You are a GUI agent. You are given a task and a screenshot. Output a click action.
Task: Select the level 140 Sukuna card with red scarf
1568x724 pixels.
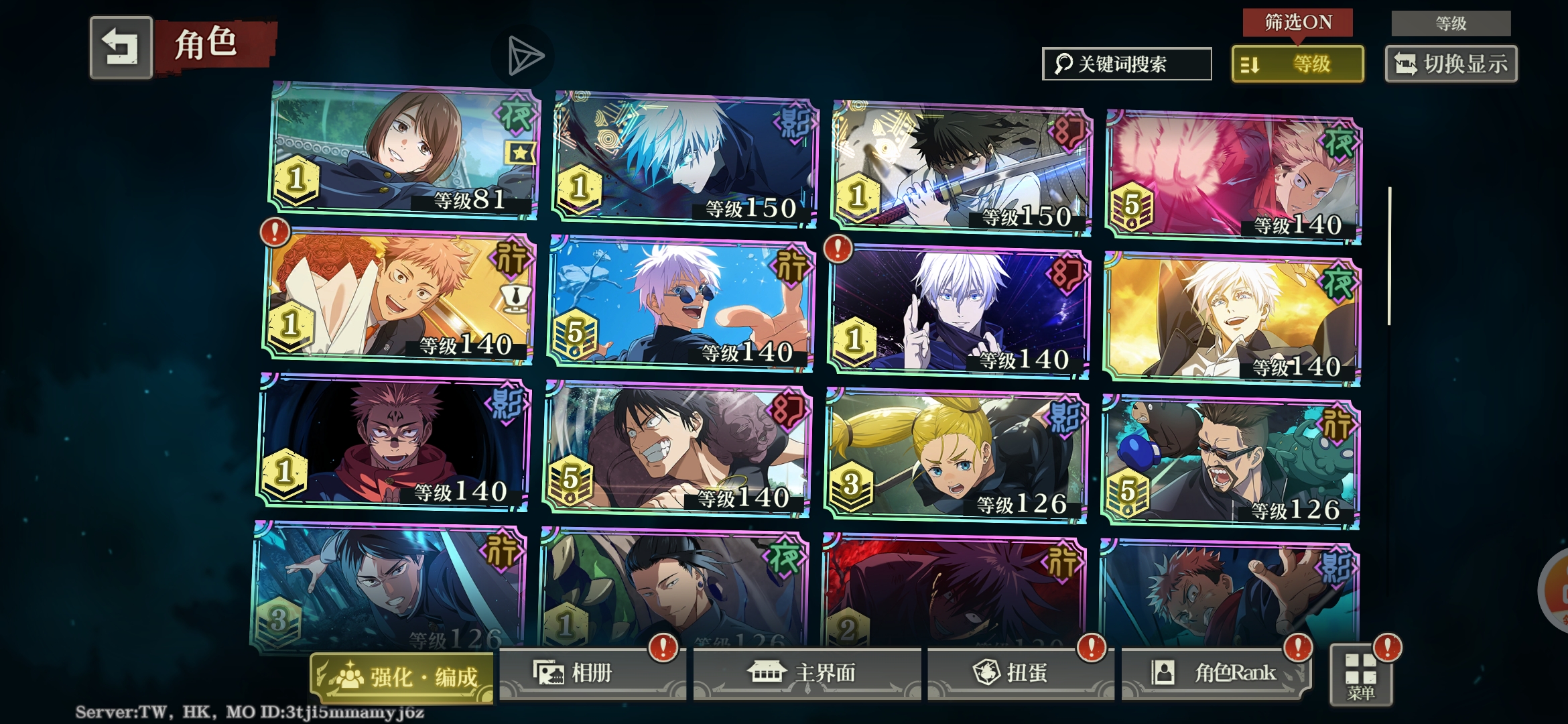coord(394,442)
